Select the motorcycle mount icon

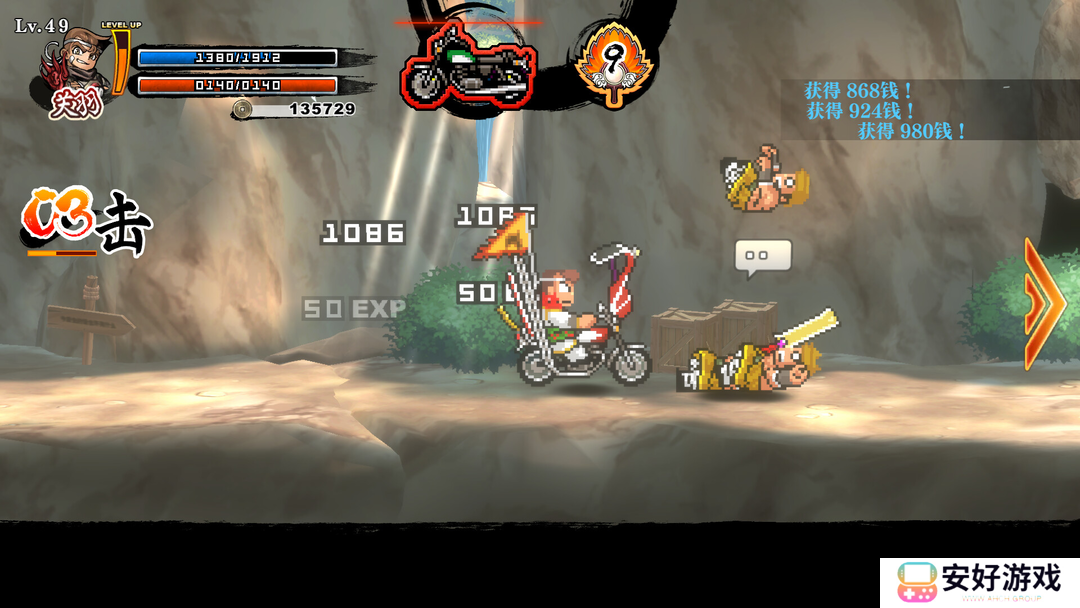(468, 68)
